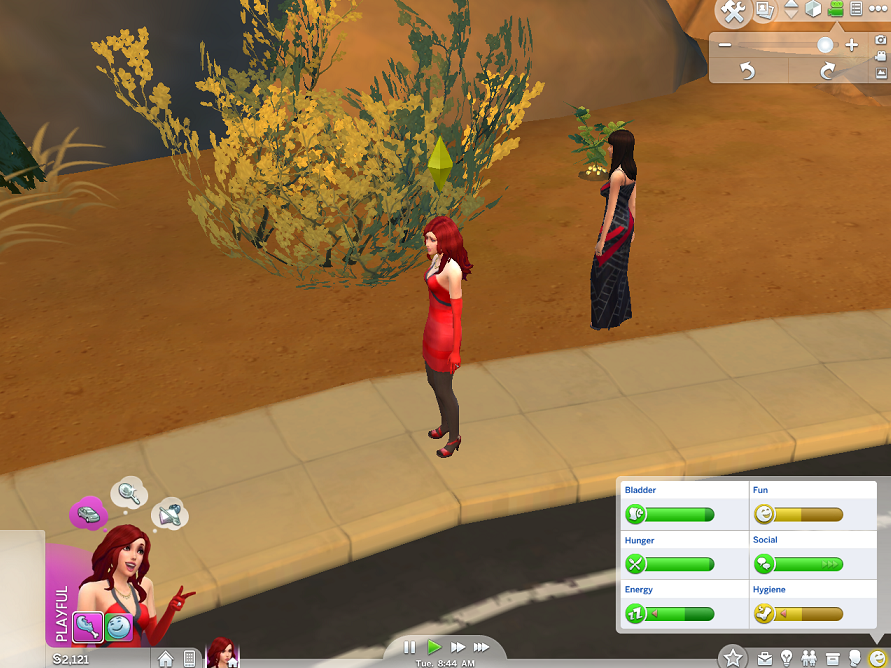Open the Relationships panel
891x668 pixels.
click(809, 658)
